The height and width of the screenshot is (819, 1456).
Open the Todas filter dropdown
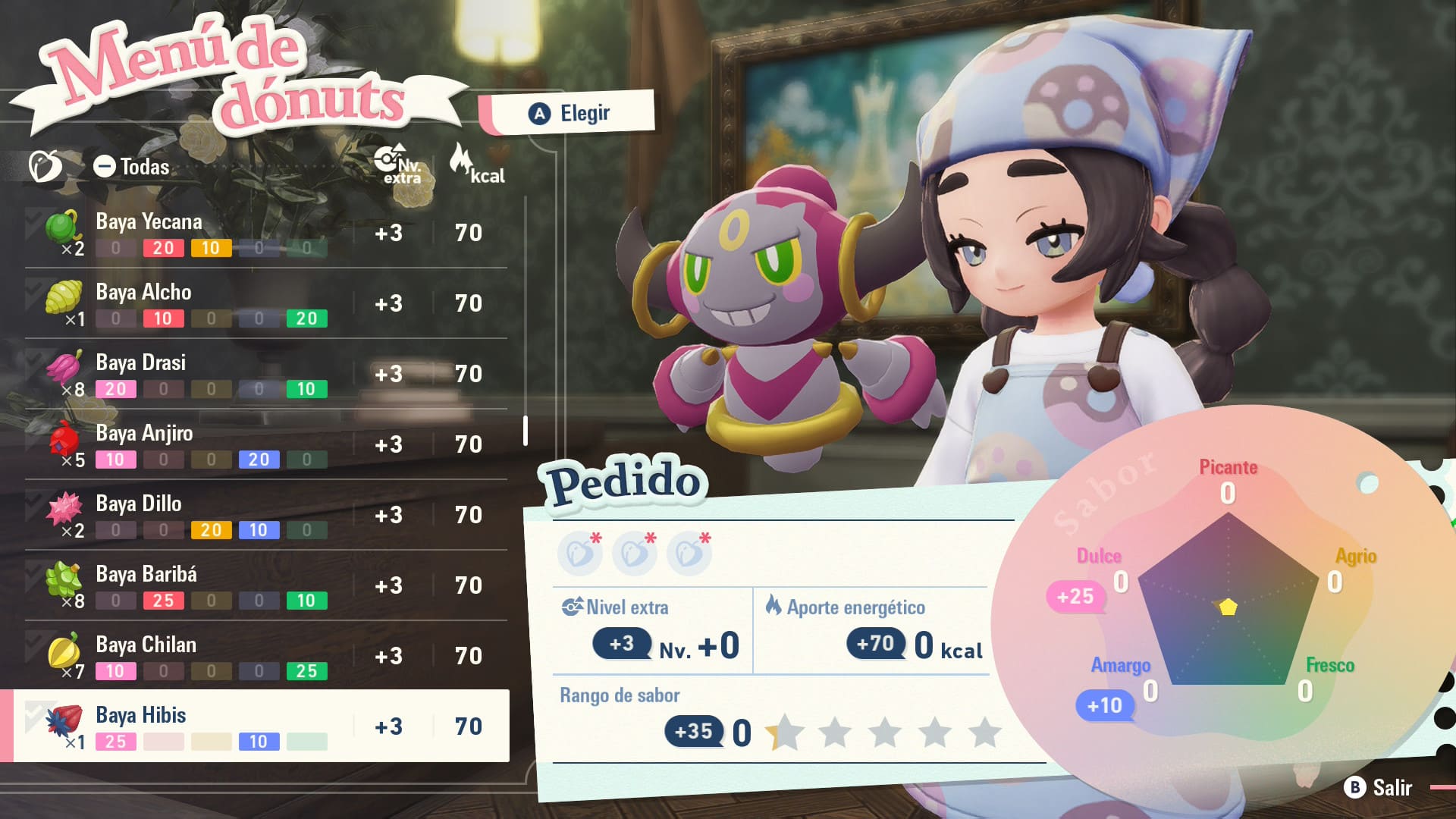pos(133,167)
